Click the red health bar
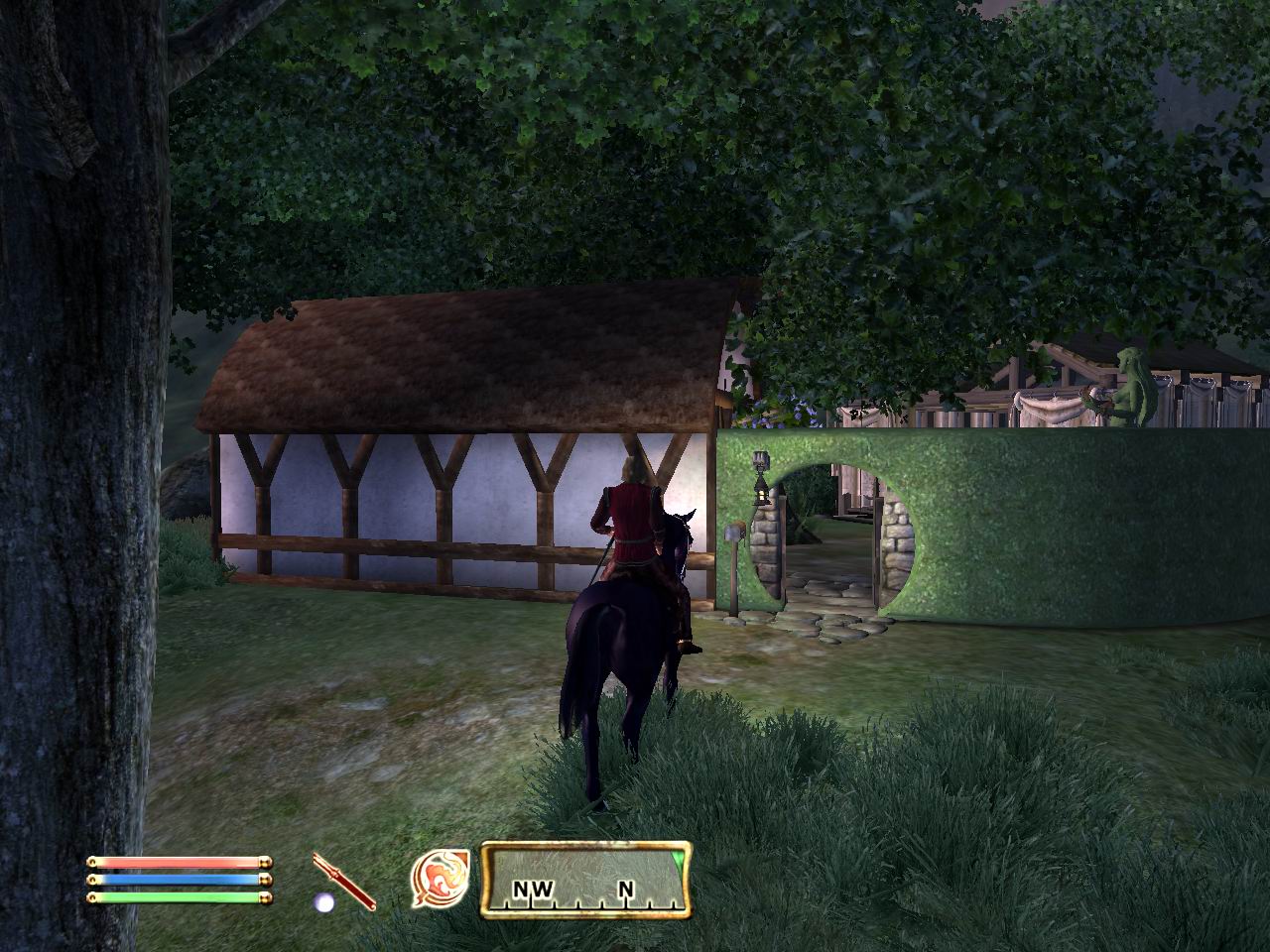The width and height of the screenshot is (1270, 952). coord(177,865)
